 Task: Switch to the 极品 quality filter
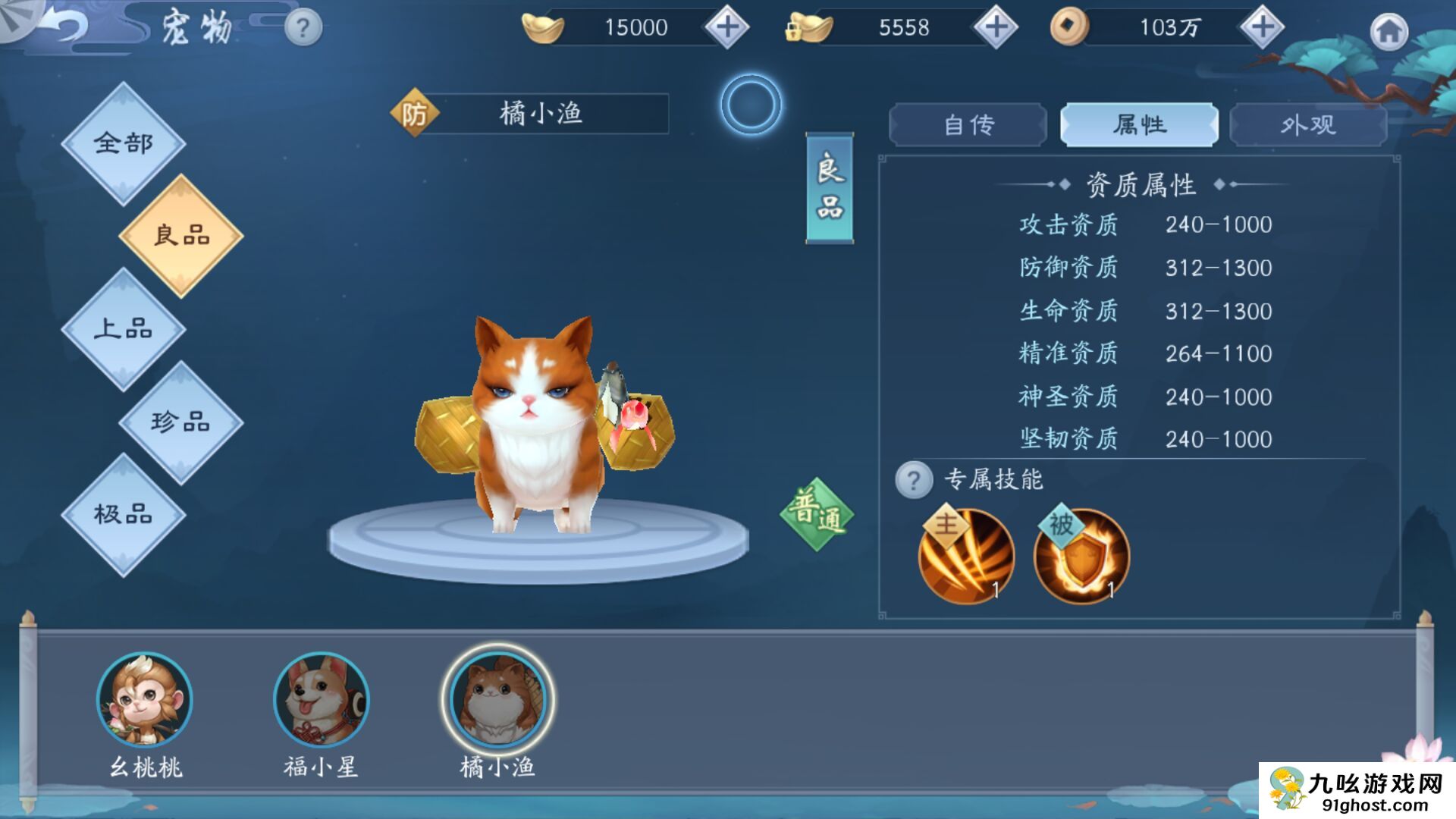[x=124, y=515]
